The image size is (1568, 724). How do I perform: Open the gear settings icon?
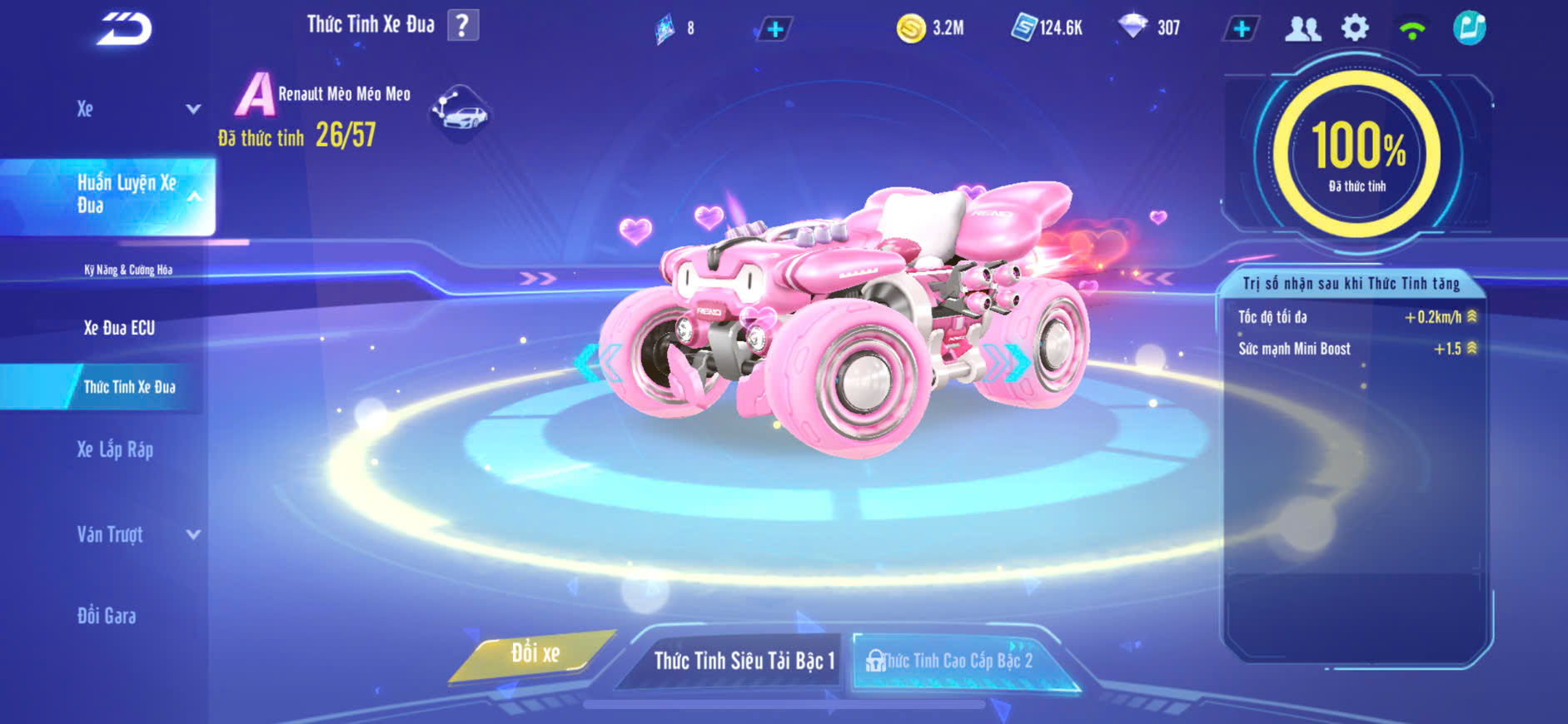[x=1355, y=28]
